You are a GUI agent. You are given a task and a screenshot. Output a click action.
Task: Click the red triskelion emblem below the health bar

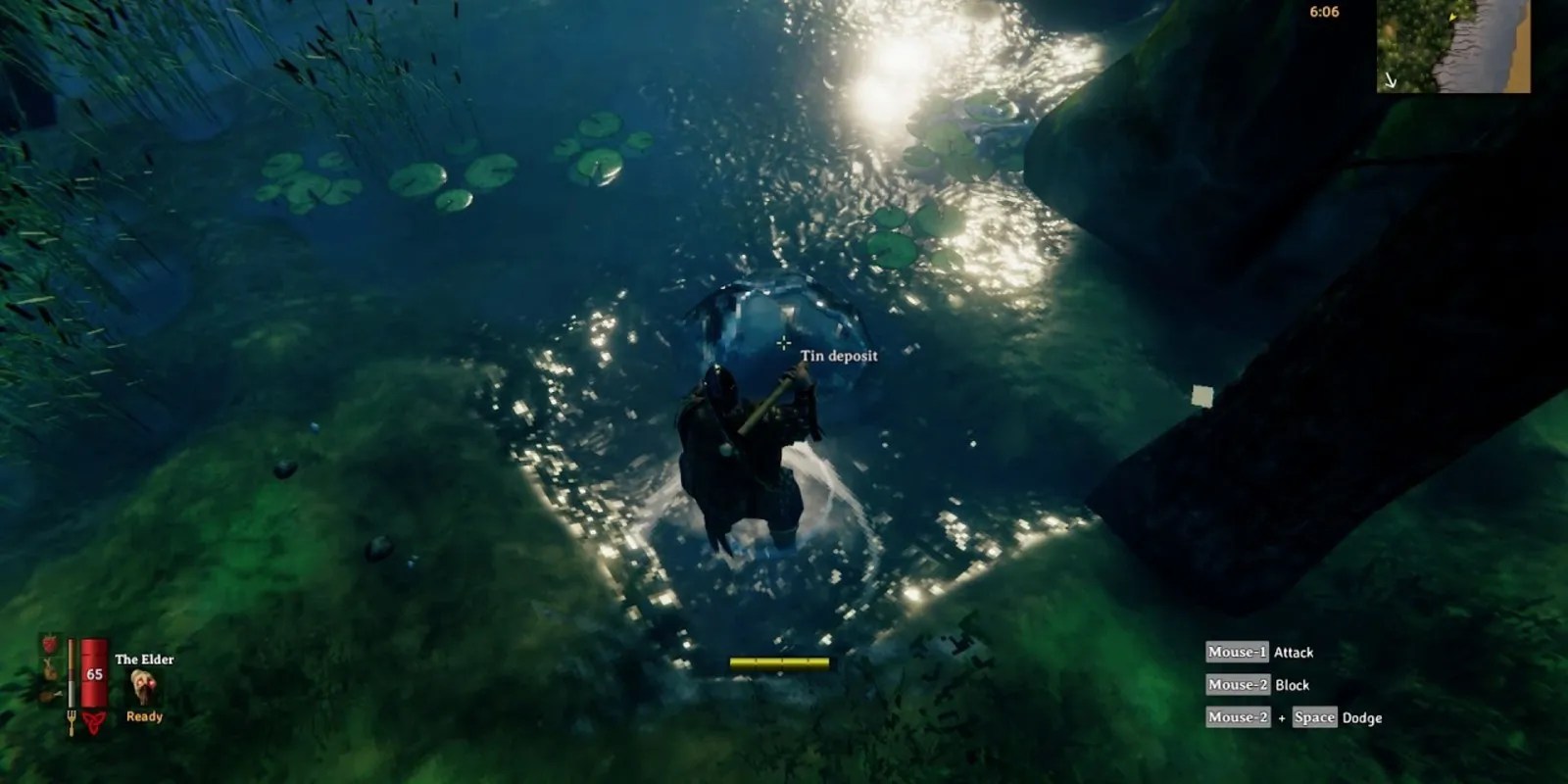tap(95, 722)
